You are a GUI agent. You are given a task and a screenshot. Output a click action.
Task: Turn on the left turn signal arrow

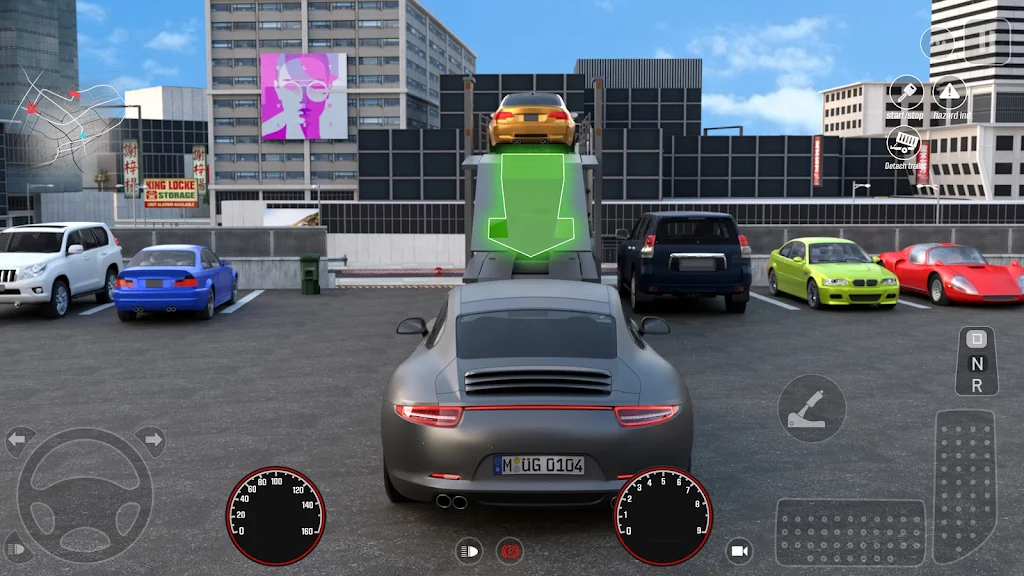(x=20, y=440)
